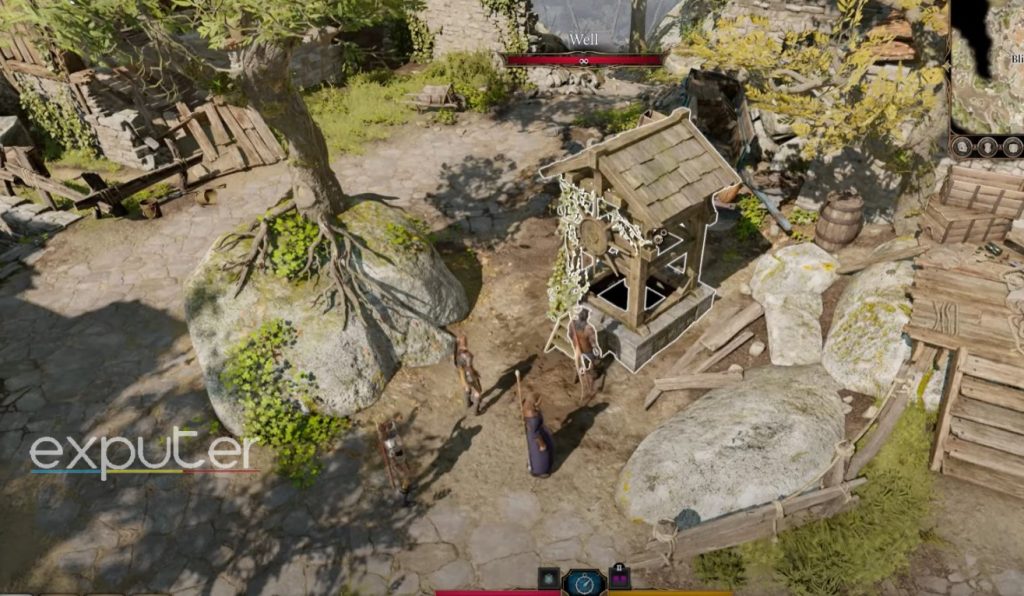Image resolution: width=1024 pixels, height=596 pixels.
Task: Click the small grey square hotbar icon
Action: click(x=548, y=577)
